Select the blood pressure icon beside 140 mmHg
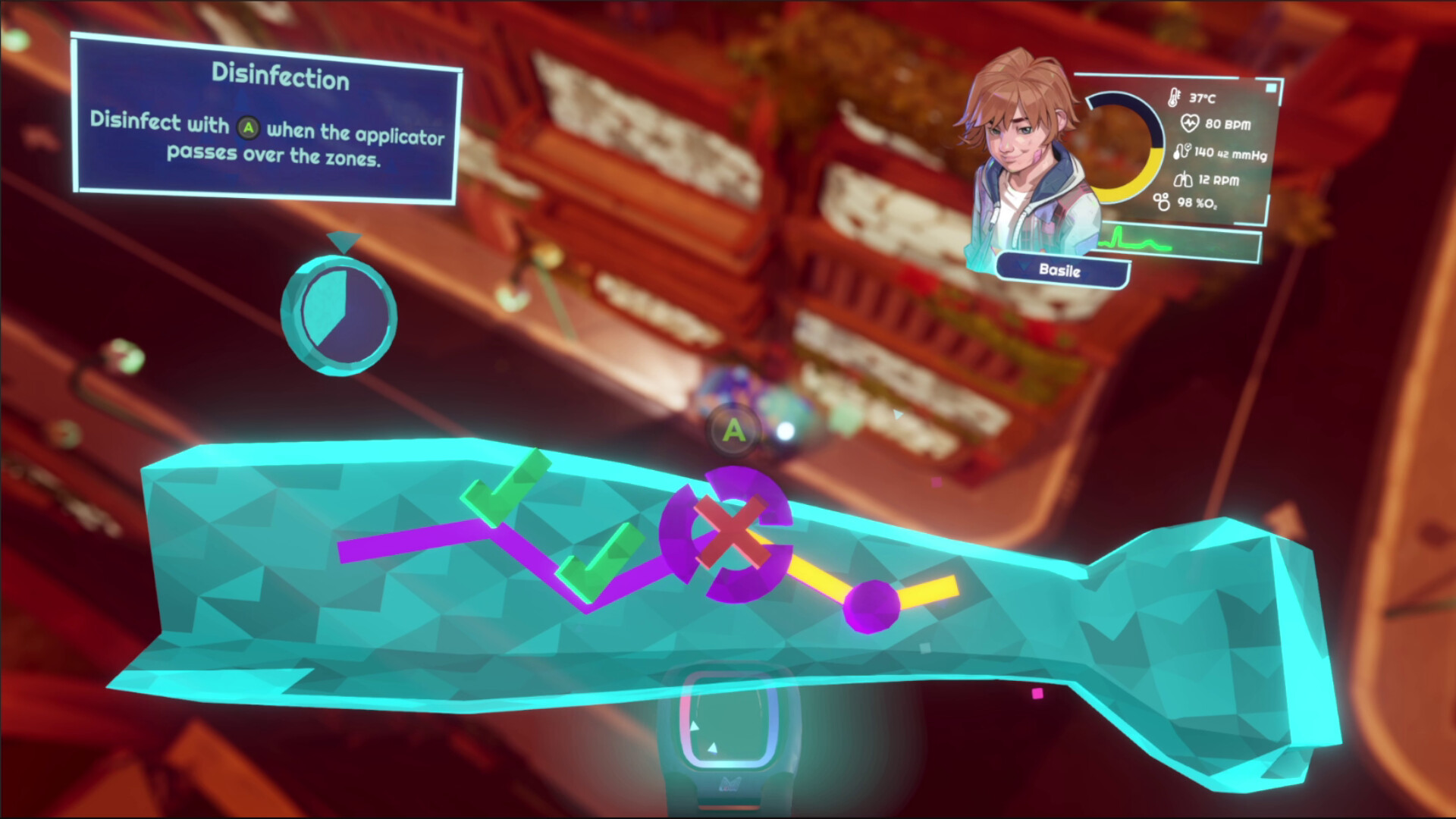 pos(1181,152)
